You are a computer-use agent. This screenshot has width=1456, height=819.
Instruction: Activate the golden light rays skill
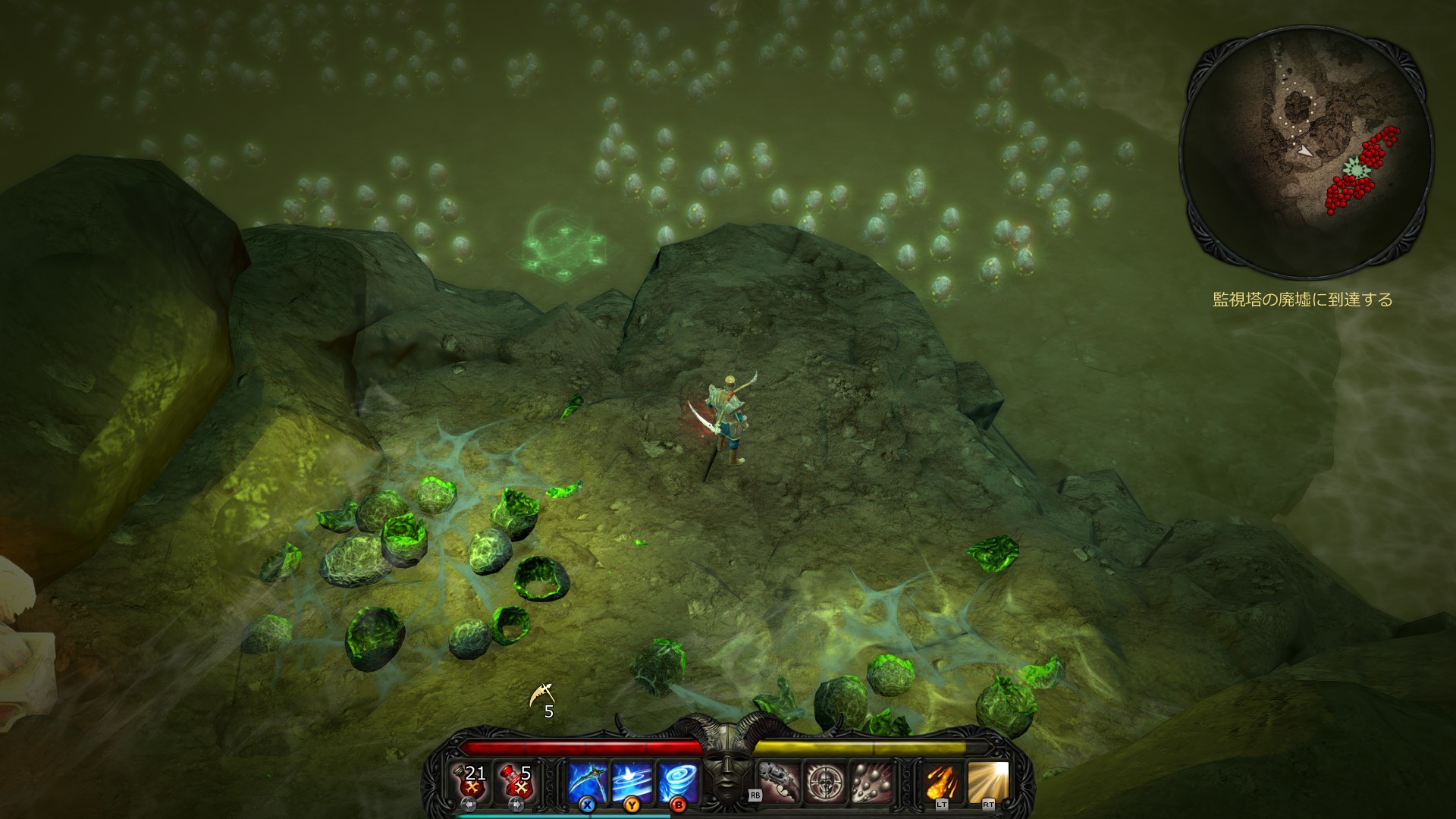click(988, 782)
